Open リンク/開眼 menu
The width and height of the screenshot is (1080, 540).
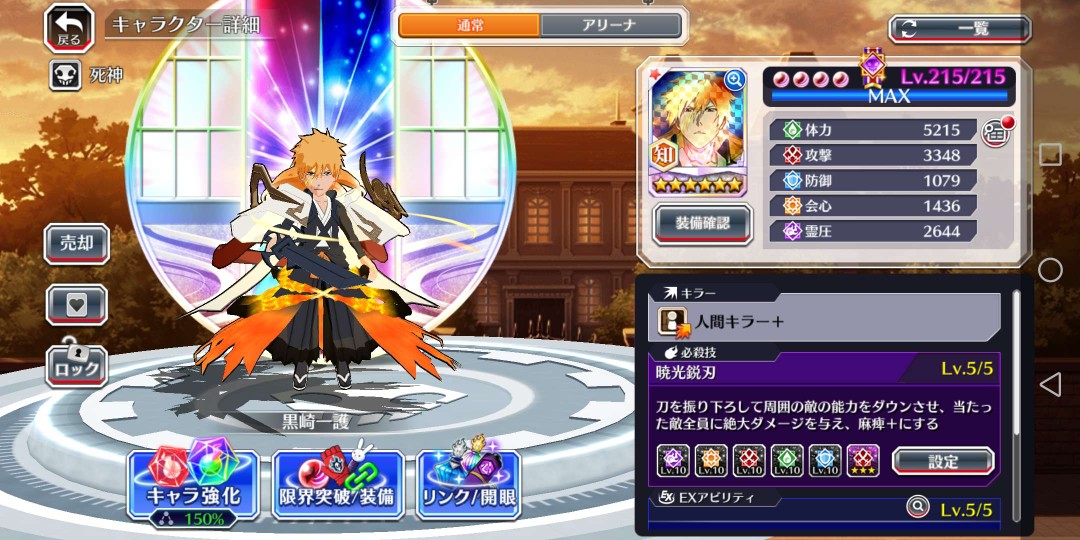(469, 486)
